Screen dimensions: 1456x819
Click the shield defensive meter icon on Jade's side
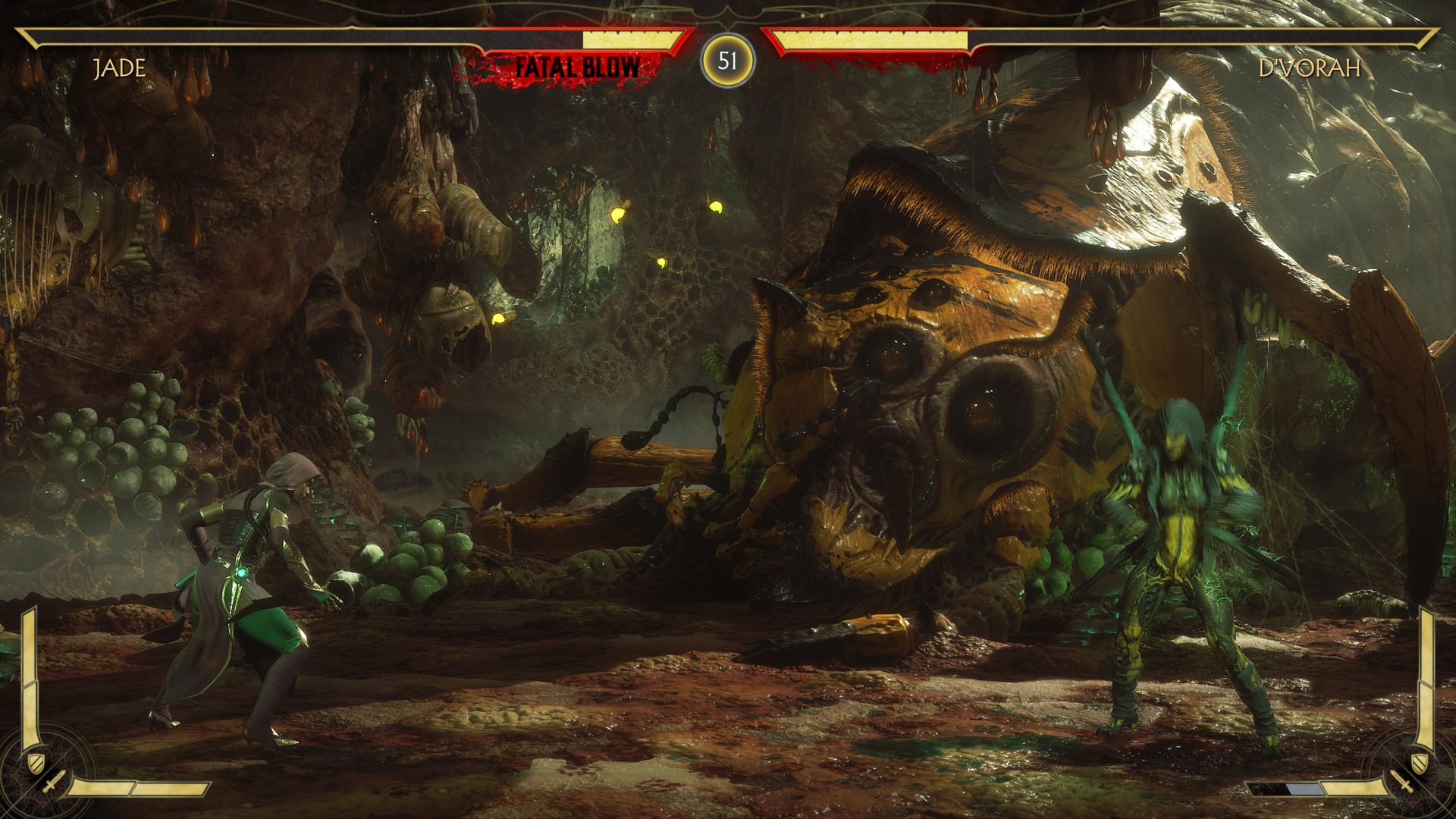[x=36, y=763]
